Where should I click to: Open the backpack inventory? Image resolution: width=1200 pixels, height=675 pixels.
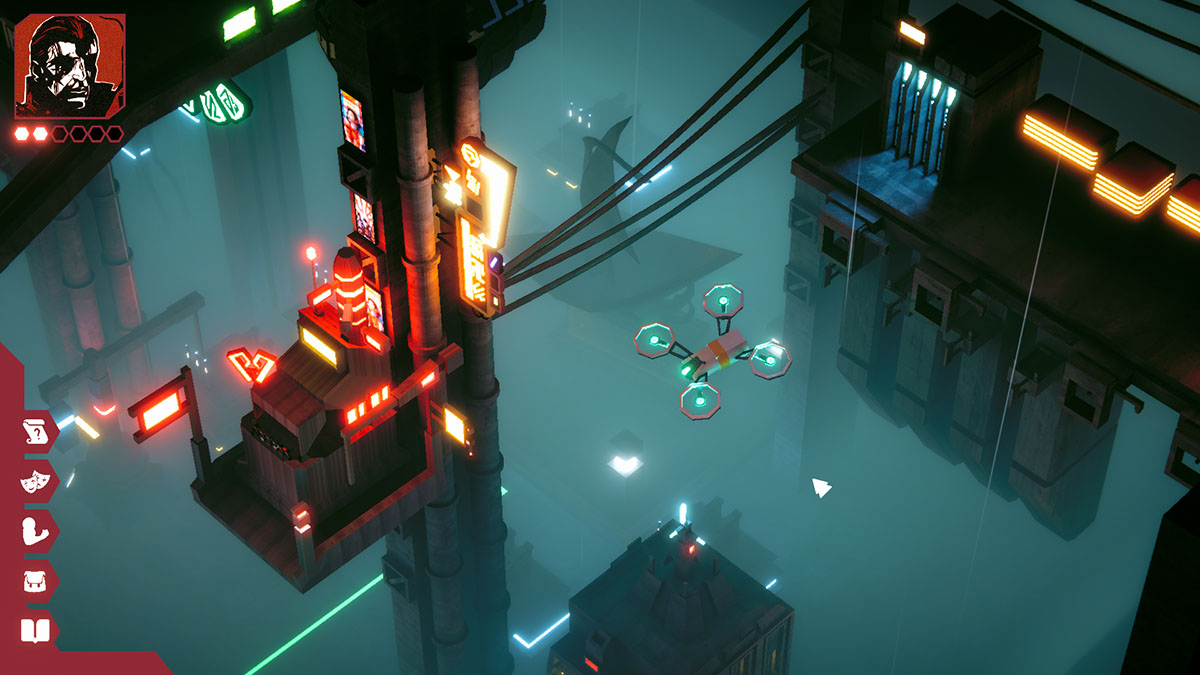click(x=35, y=581)
